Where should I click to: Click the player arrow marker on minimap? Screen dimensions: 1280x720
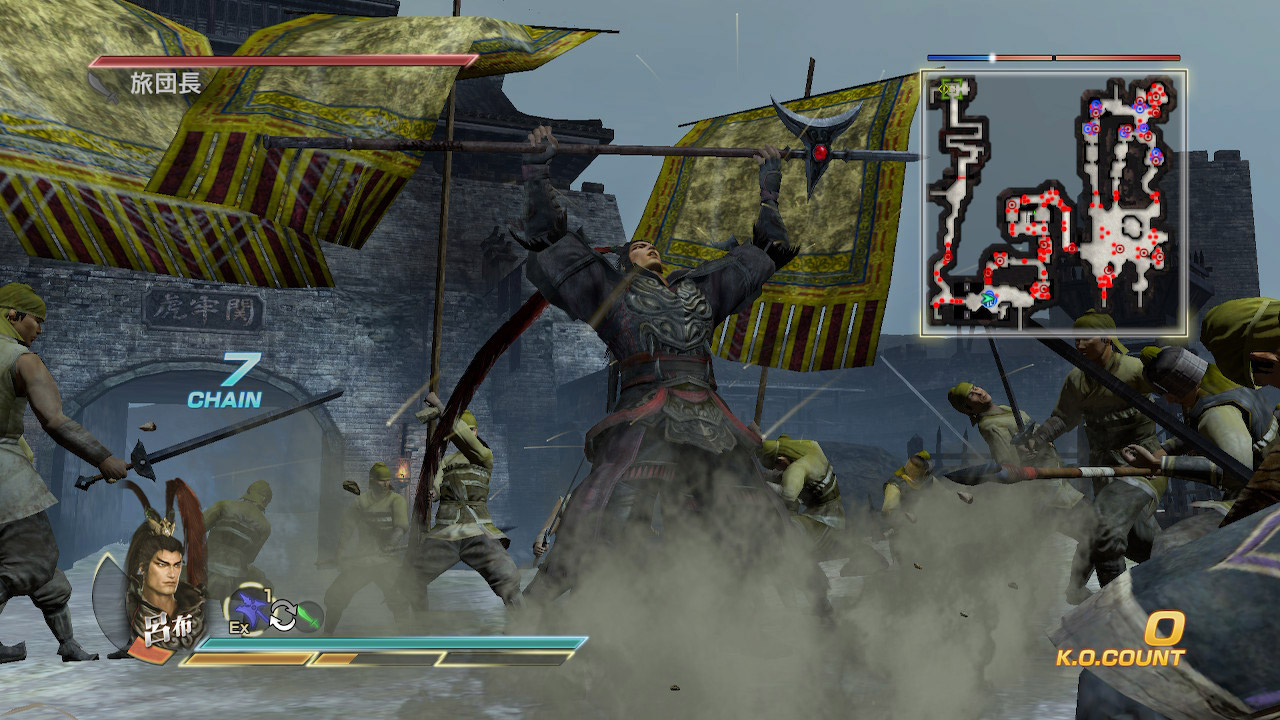click(x=989, y=297)
